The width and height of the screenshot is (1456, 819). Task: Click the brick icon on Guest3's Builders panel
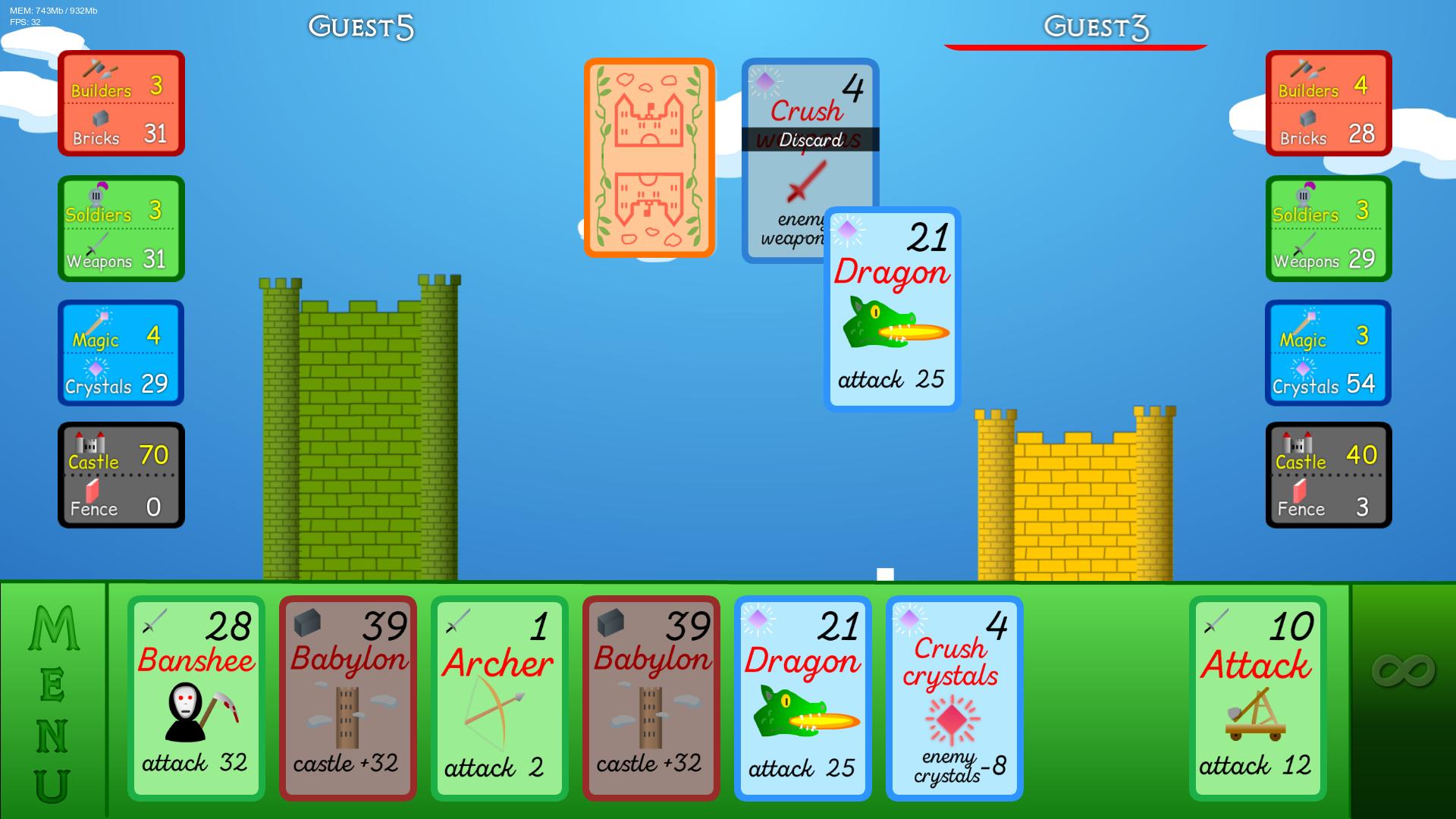click(1307, 119)
